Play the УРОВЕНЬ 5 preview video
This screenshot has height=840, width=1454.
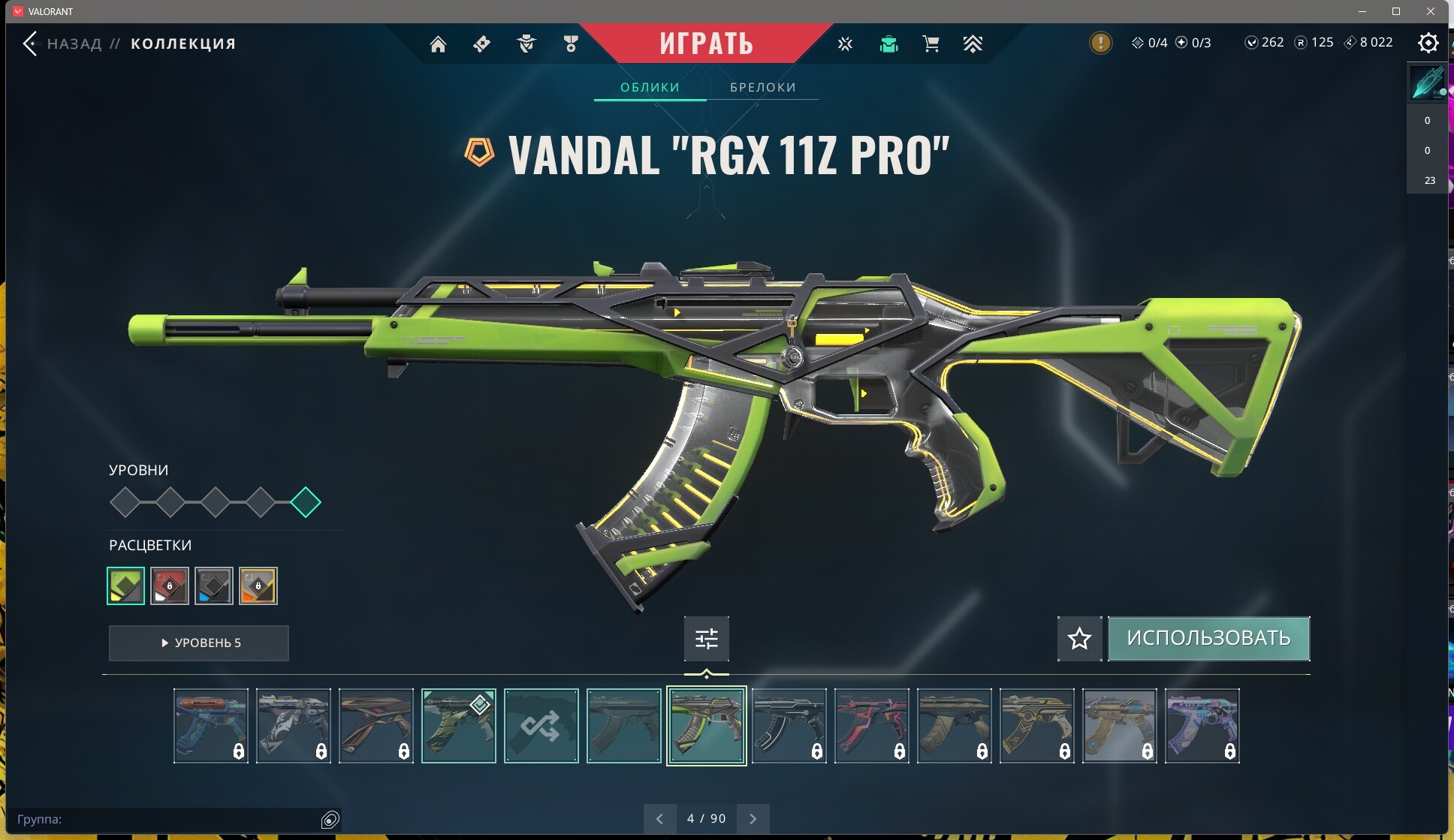pos(199,643)
